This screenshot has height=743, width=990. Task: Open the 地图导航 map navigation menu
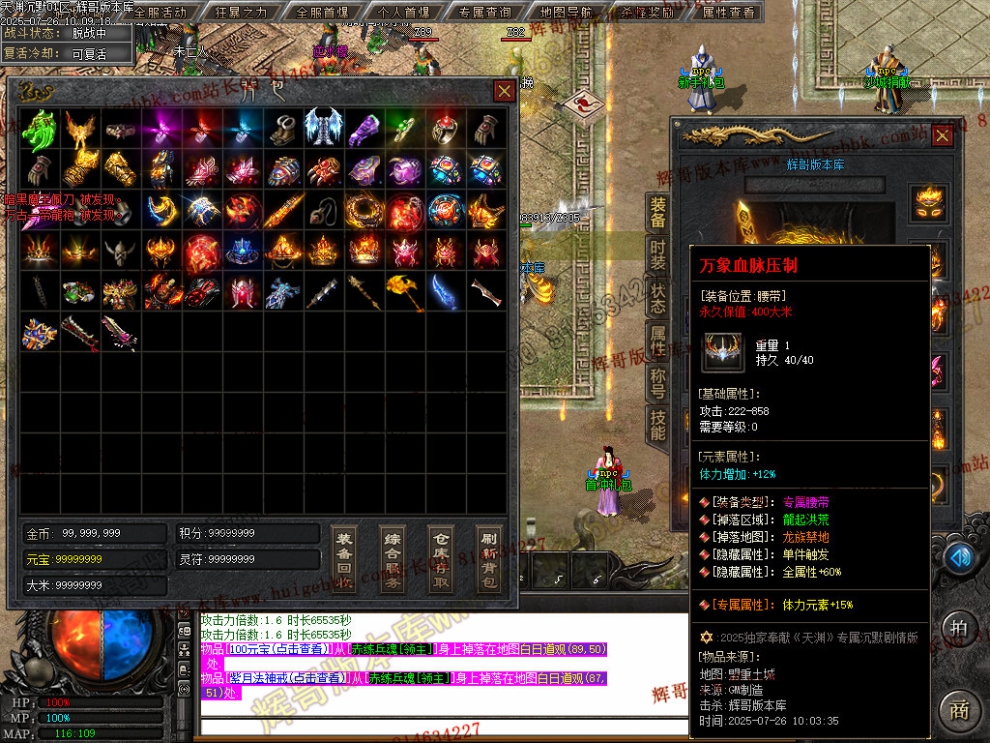pyautogui.click(x=566, y=12)
